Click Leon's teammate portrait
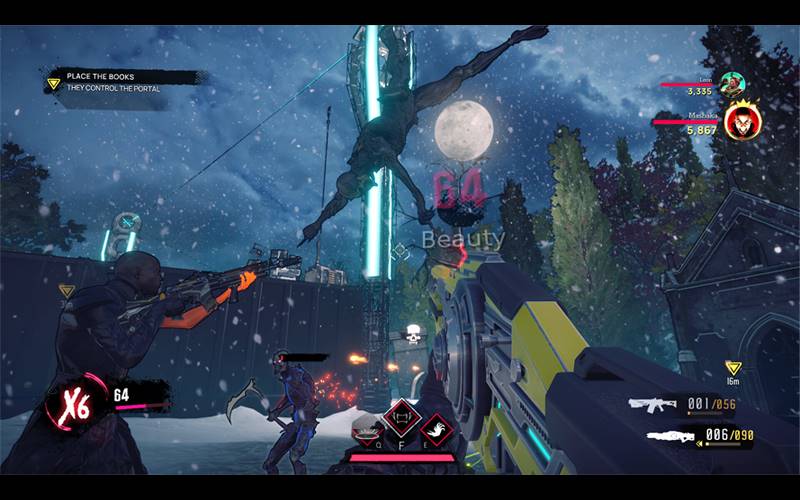Screen dimensions: 800x500 point(731,84)
